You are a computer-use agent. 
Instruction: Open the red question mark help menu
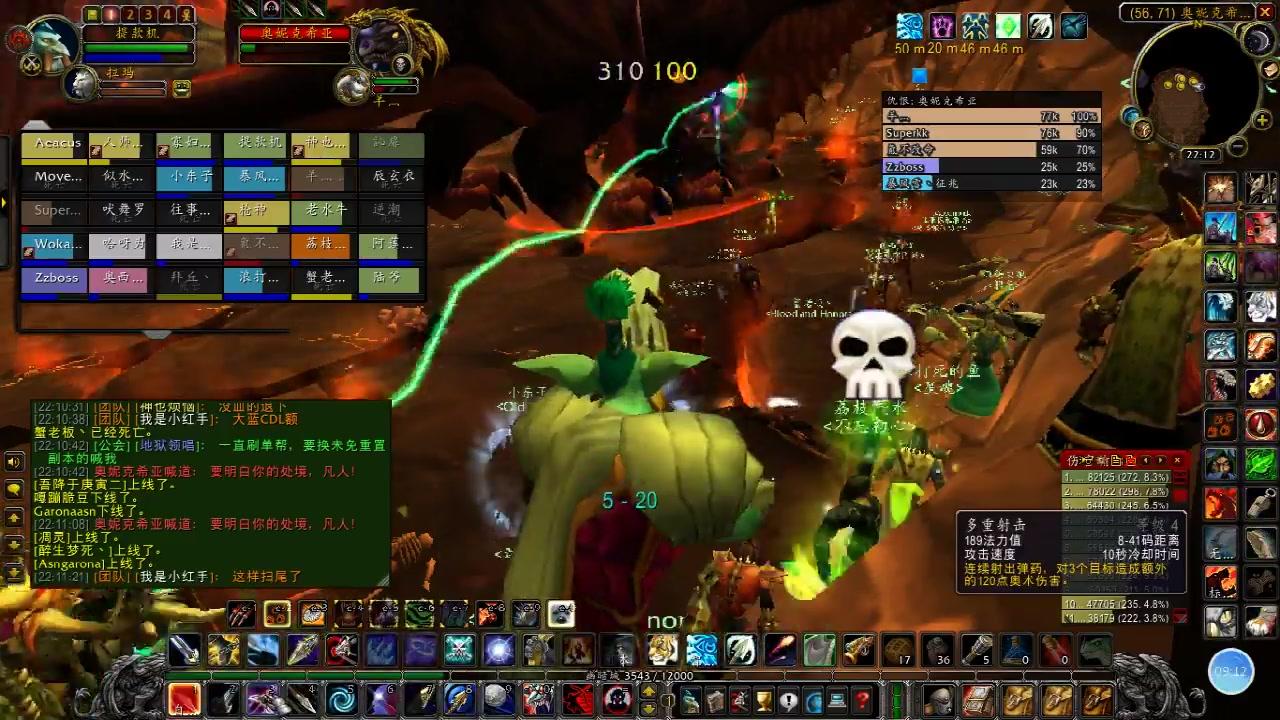pos(862,699)
